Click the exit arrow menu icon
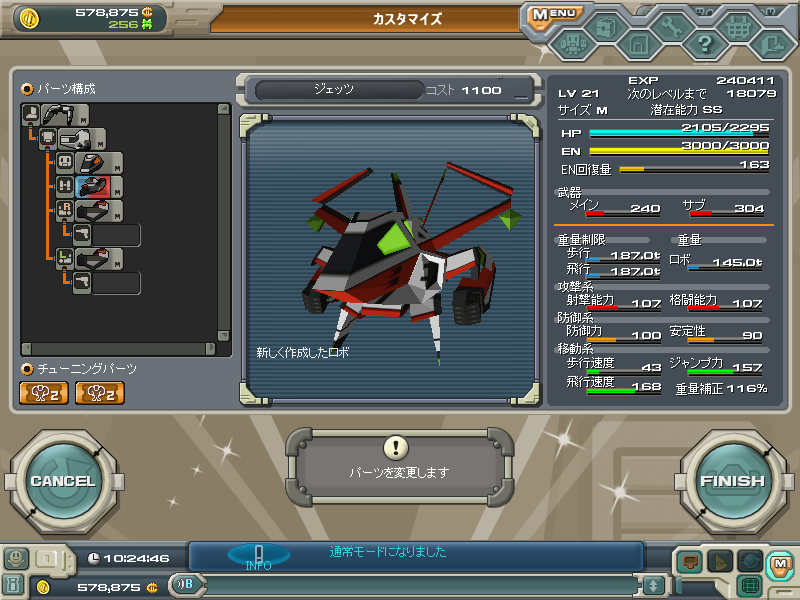 coord(771,44)
